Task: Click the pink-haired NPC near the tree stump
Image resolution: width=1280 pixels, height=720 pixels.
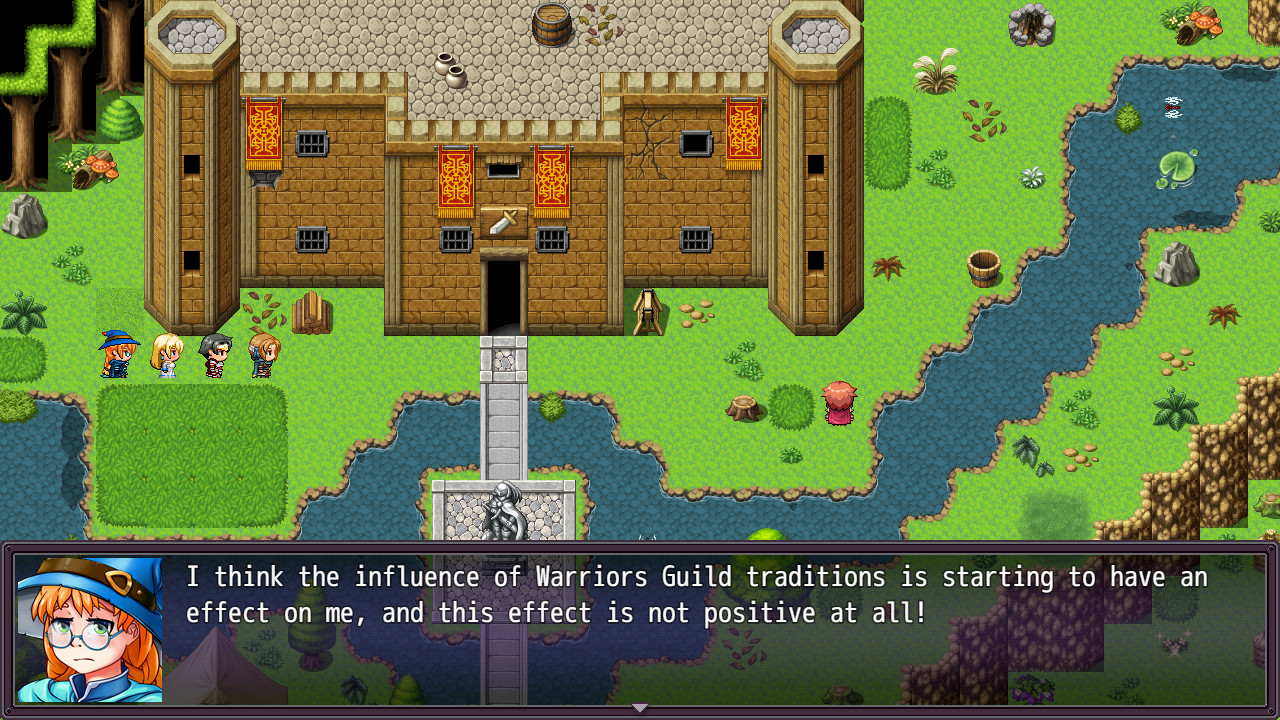Action: click(x=838, y=405)
